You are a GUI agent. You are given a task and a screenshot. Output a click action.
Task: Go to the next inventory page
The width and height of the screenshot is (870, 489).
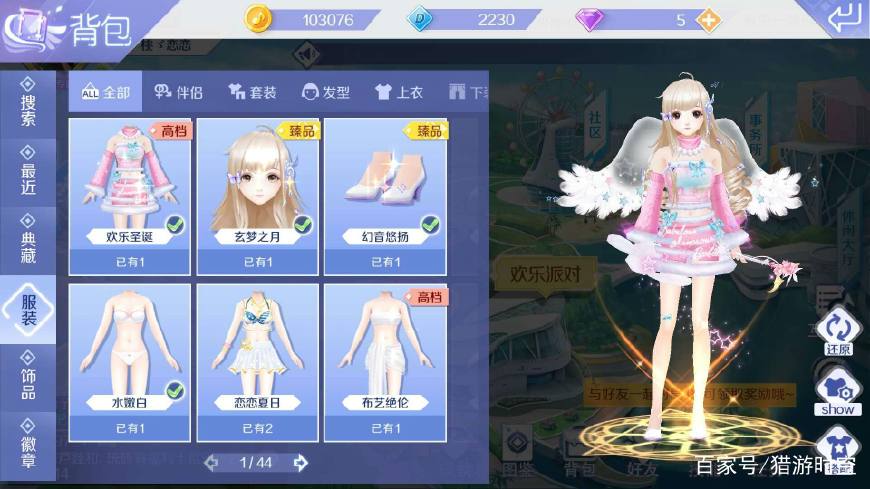point(300,462)
